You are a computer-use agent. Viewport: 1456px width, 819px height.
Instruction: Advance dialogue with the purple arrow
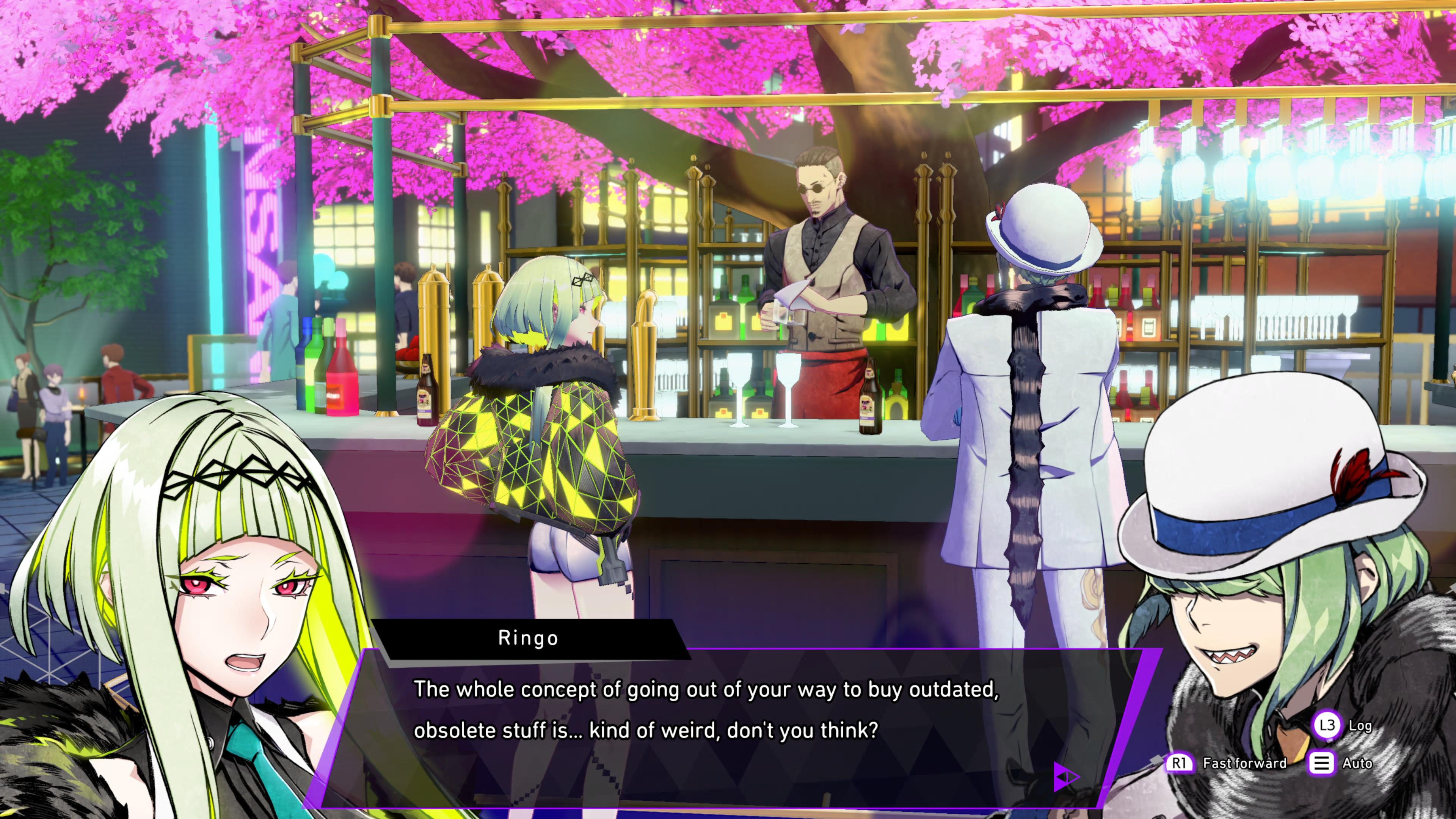tap(1065, 777)
